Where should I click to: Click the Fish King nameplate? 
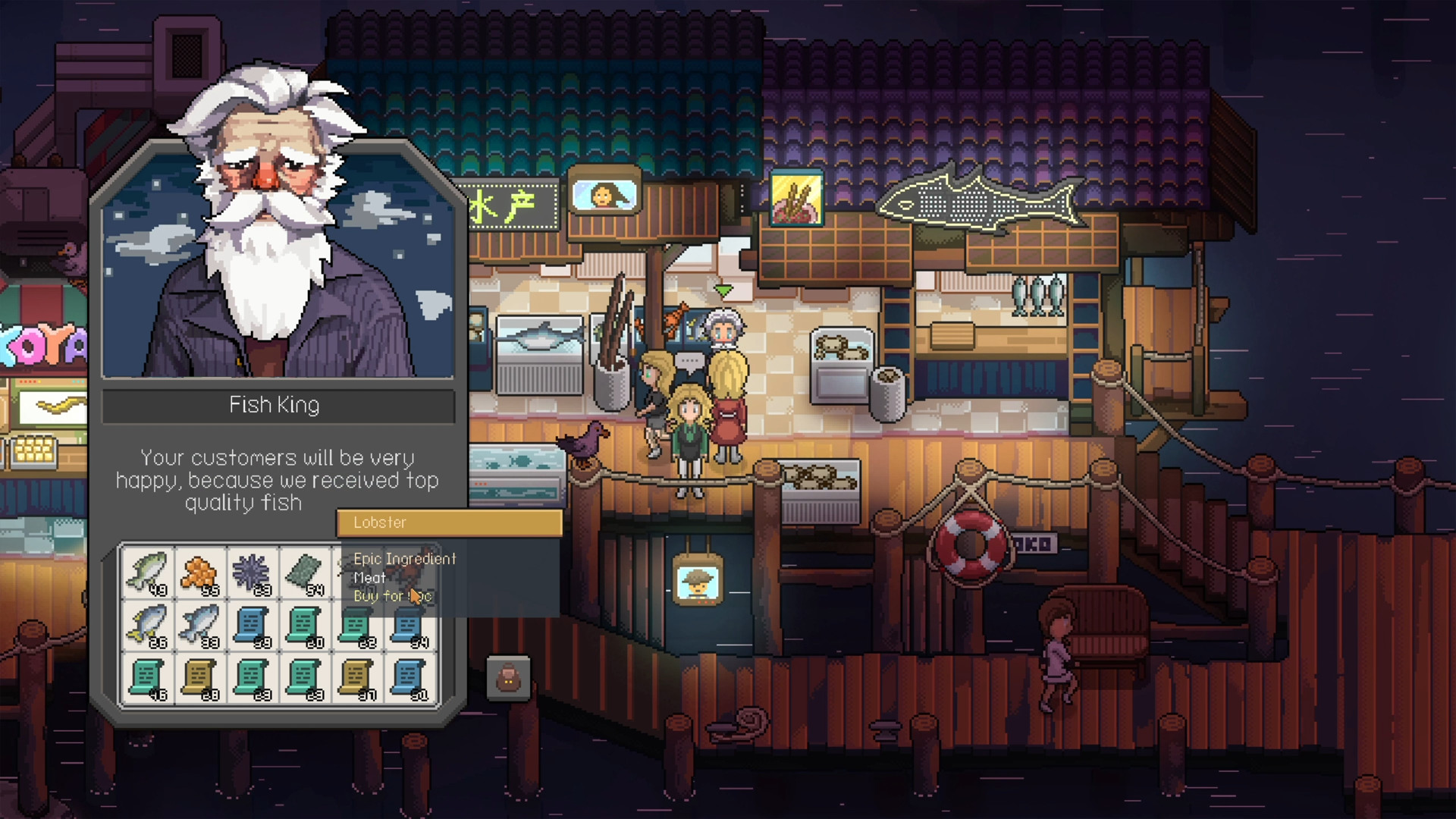tap(278, 406)
